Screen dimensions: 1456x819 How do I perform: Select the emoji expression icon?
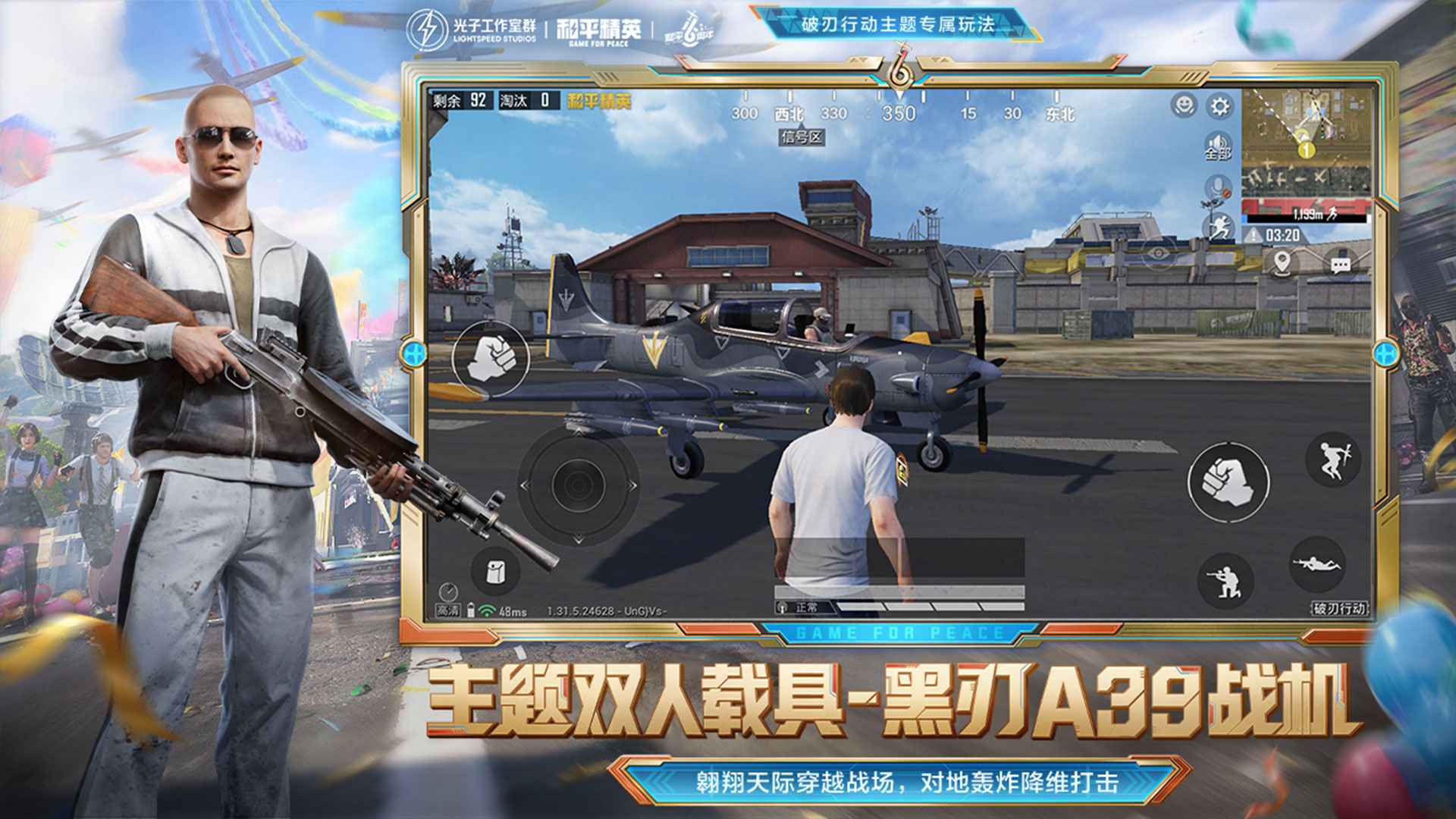point(1183,106)
